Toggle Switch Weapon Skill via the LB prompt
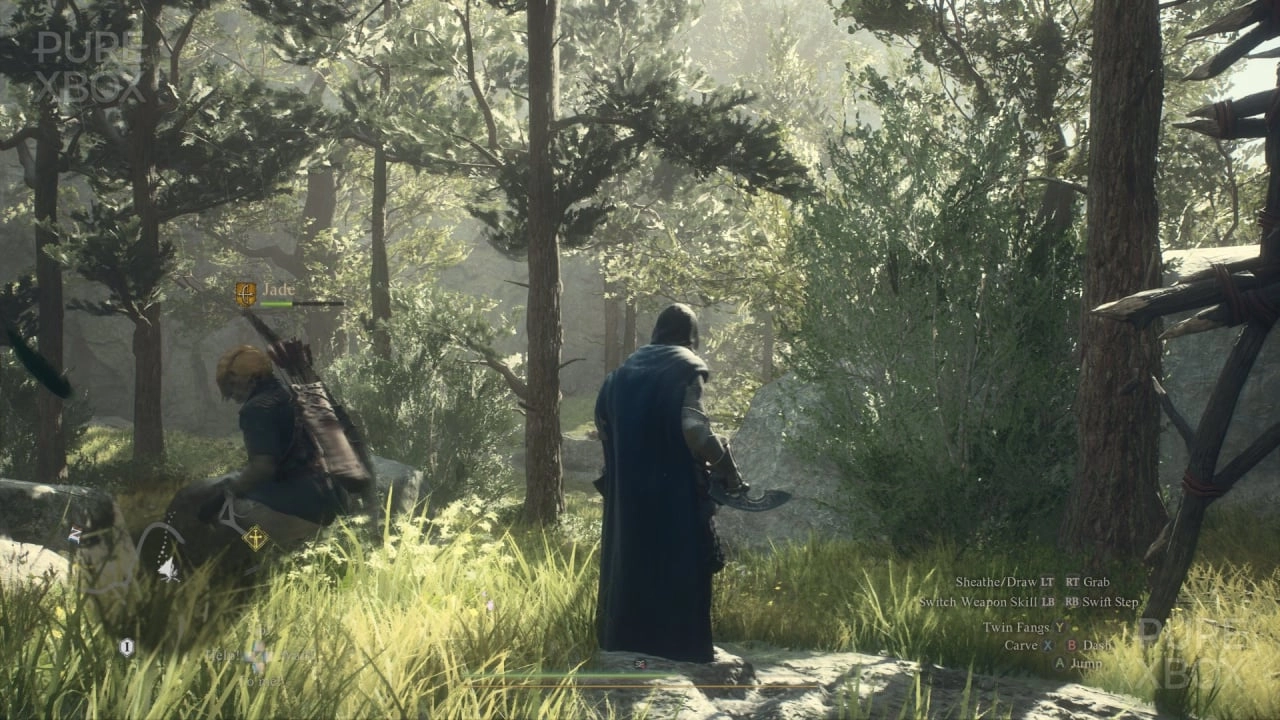Screen dimensions: 1280x720 tap(1048, 602)
